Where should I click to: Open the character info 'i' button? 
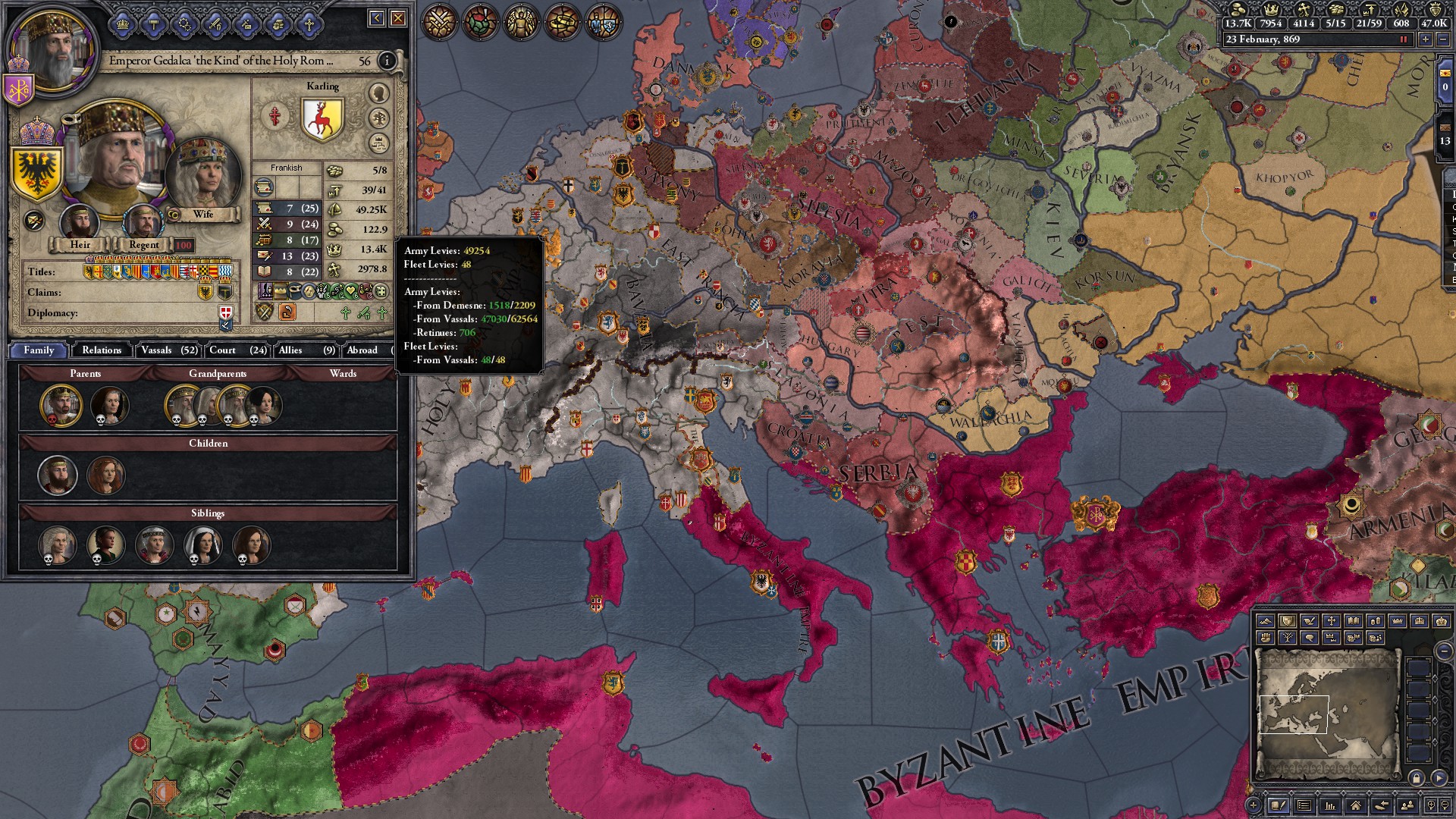pyautogui.click(x=387, y=61)
